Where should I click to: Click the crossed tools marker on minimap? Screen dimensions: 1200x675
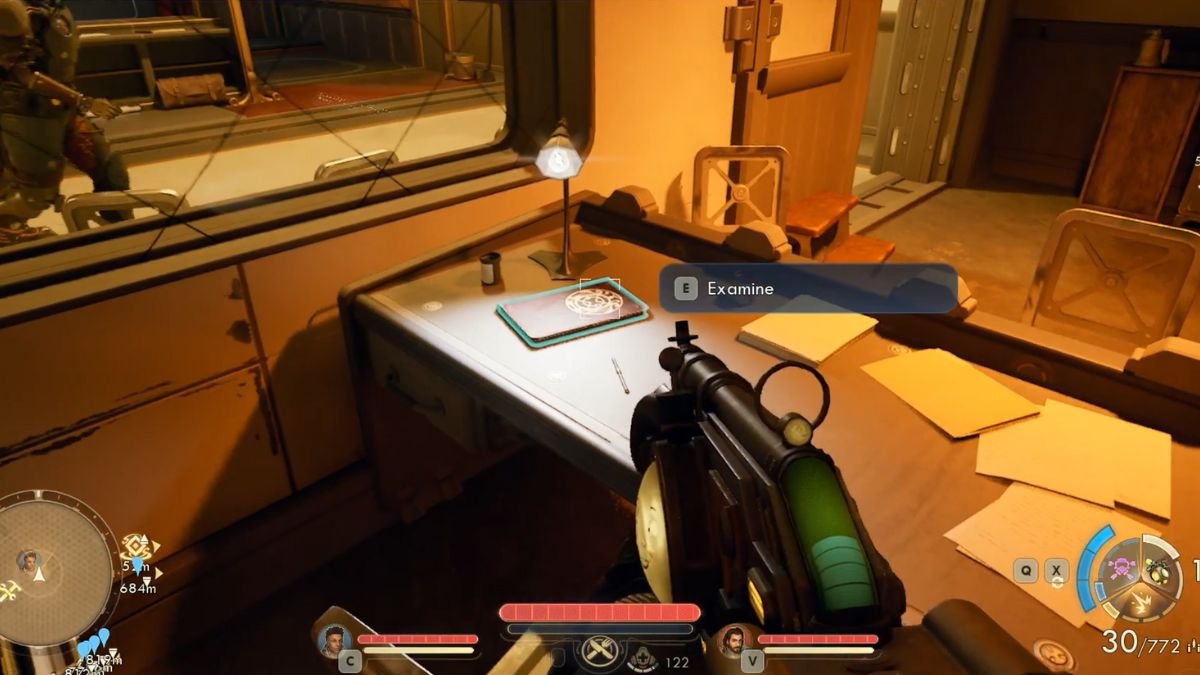click(x=10, y=590)
